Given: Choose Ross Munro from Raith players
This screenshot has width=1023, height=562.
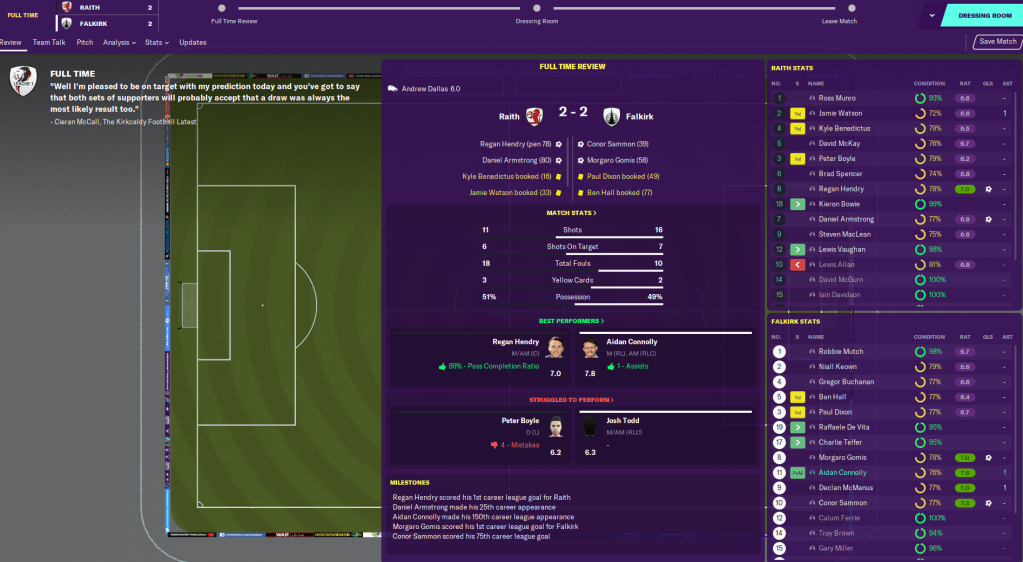Looking at the screenshot, I should tap(836, 99).
